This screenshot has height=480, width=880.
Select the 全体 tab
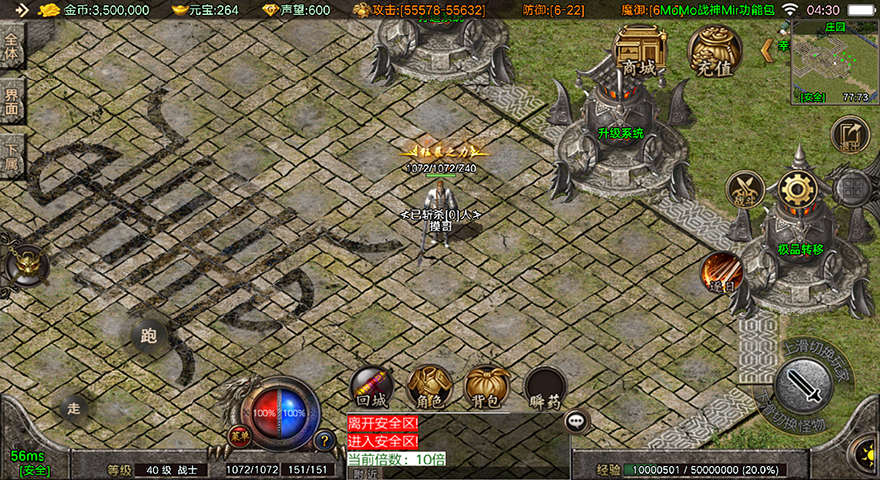click(11, 48)
